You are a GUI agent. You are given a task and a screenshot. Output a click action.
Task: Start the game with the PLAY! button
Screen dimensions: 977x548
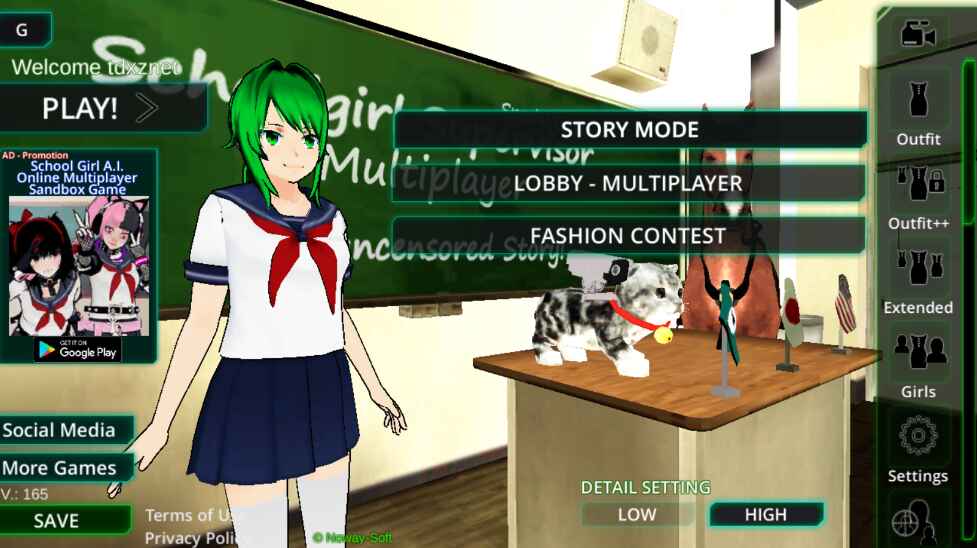pos(100,108)
